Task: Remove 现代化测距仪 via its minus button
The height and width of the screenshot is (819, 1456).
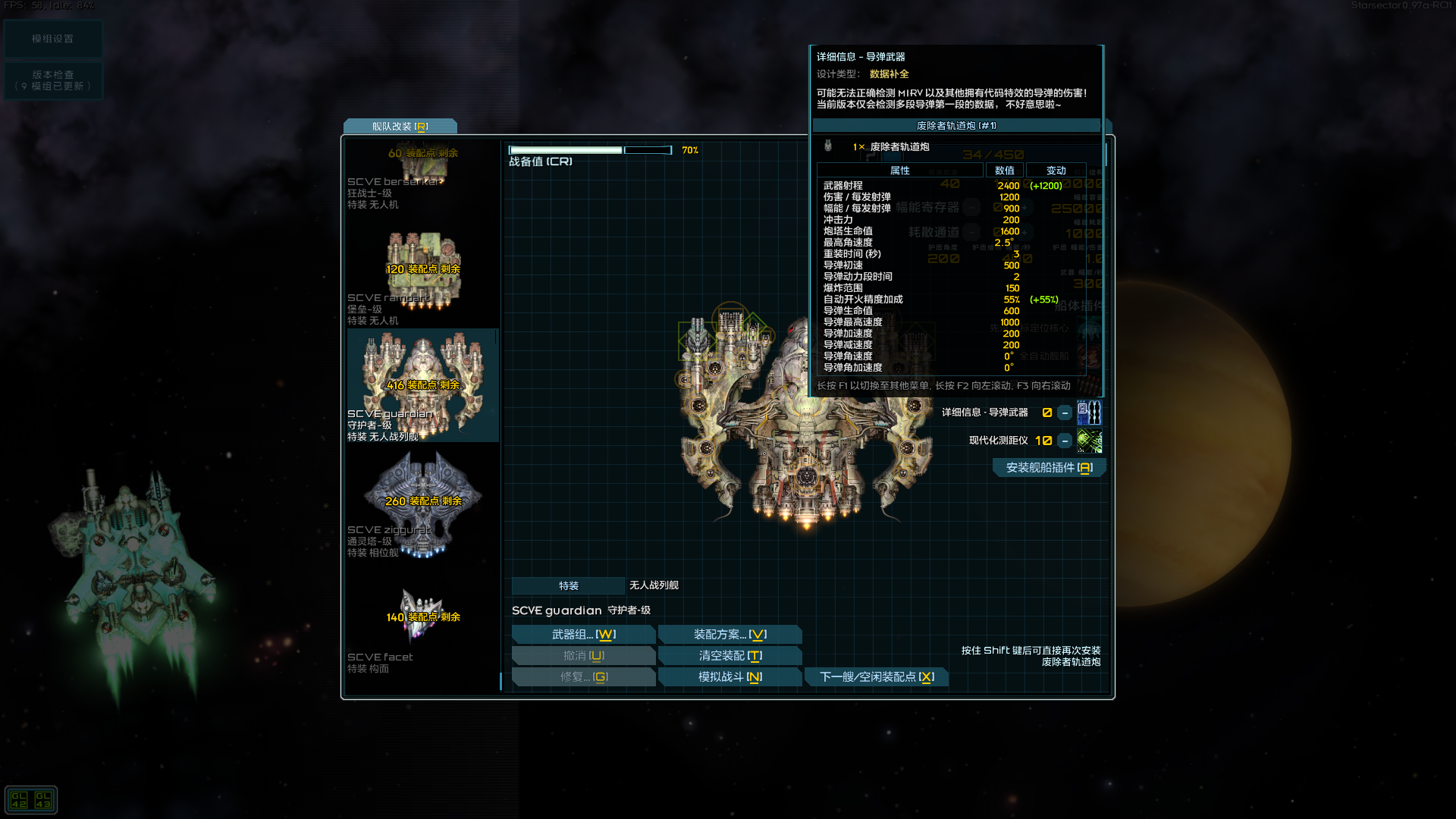Action: point(1066,441)
